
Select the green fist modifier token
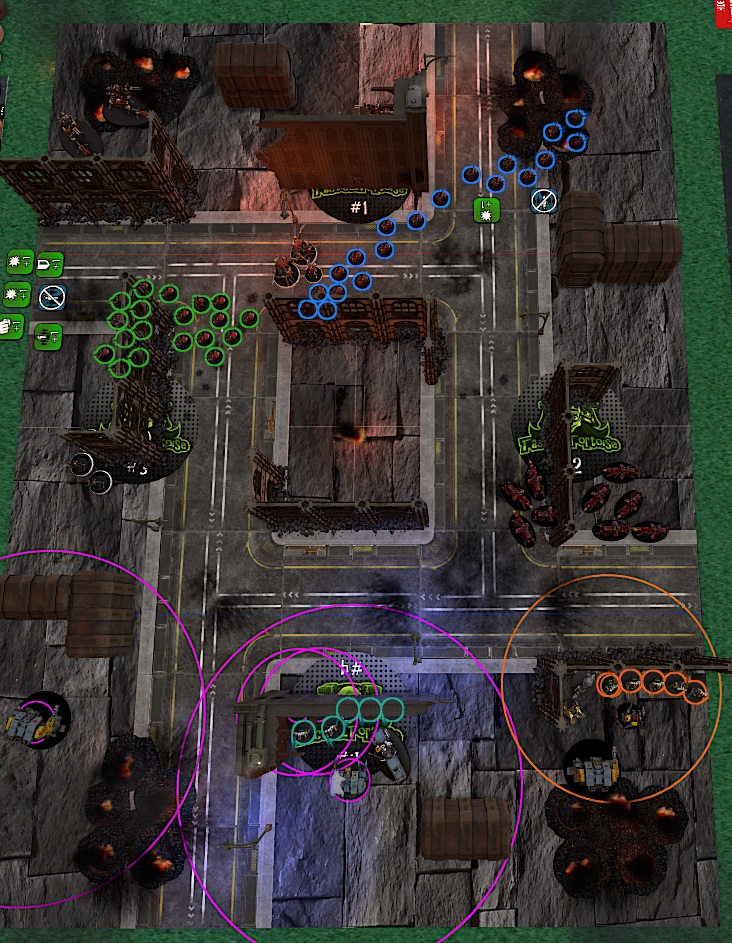click(11, 325)
